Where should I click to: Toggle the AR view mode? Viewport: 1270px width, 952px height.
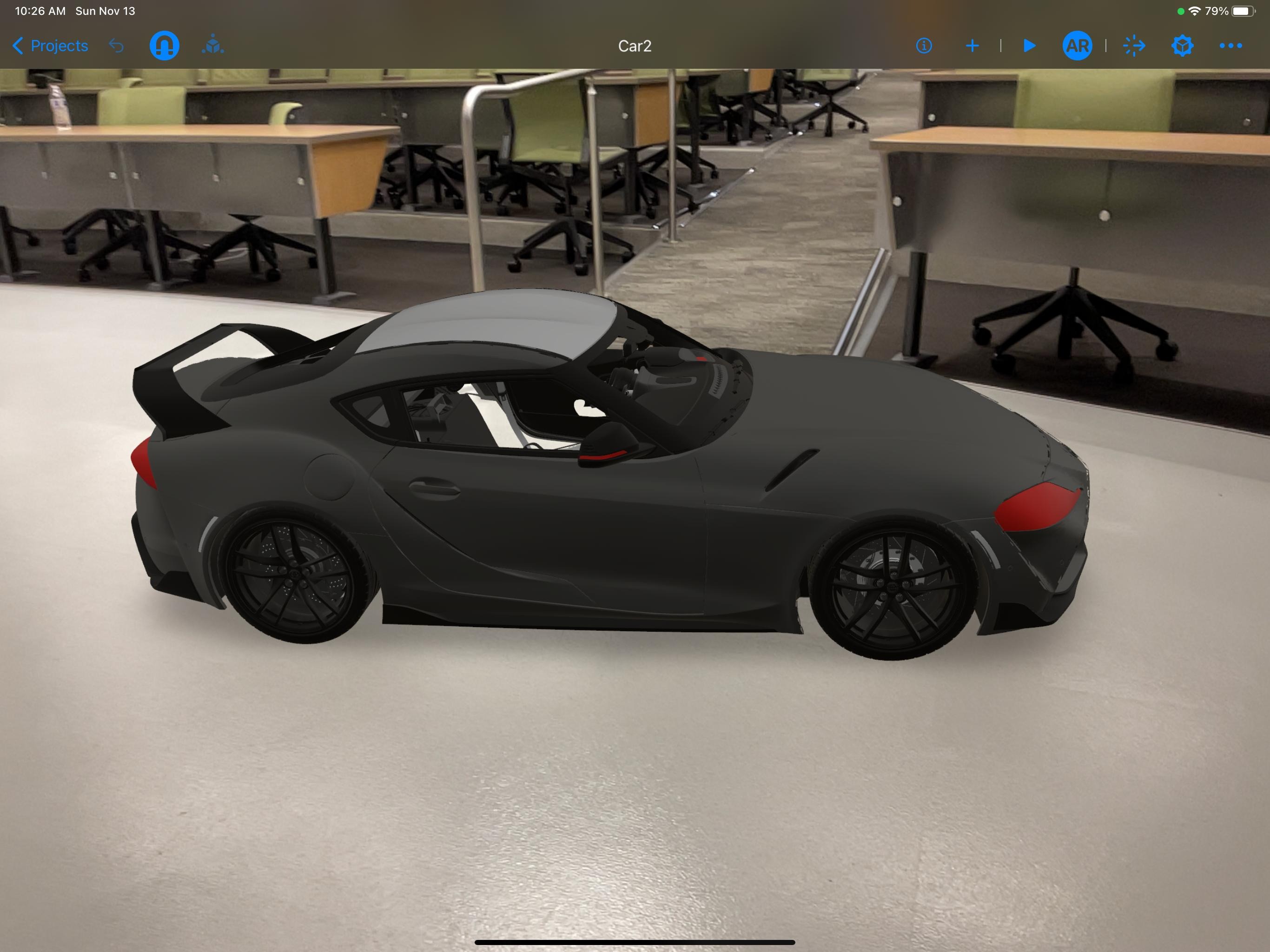point(1077,46)
